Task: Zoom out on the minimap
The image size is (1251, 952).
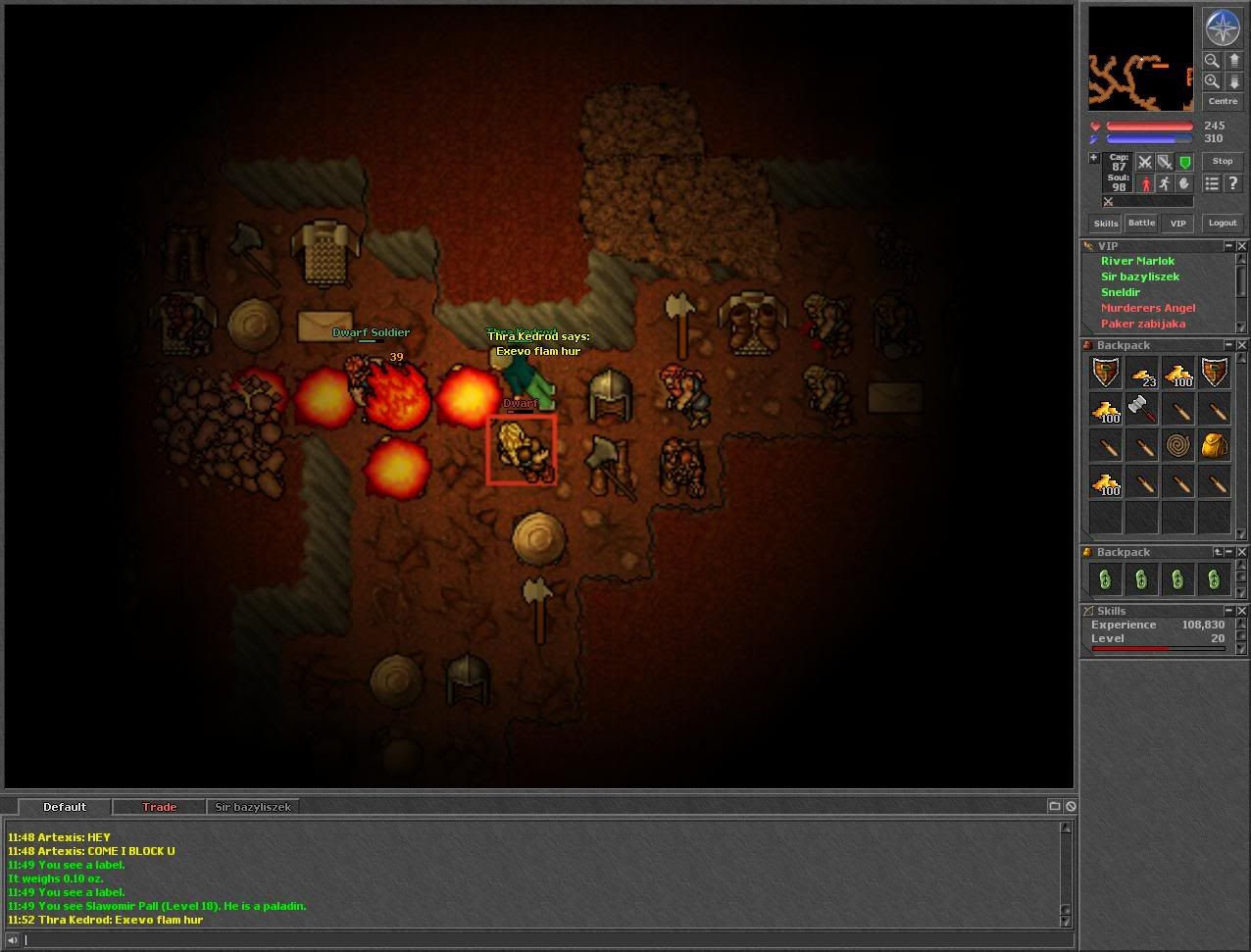Action: [x=1213, y=61]
